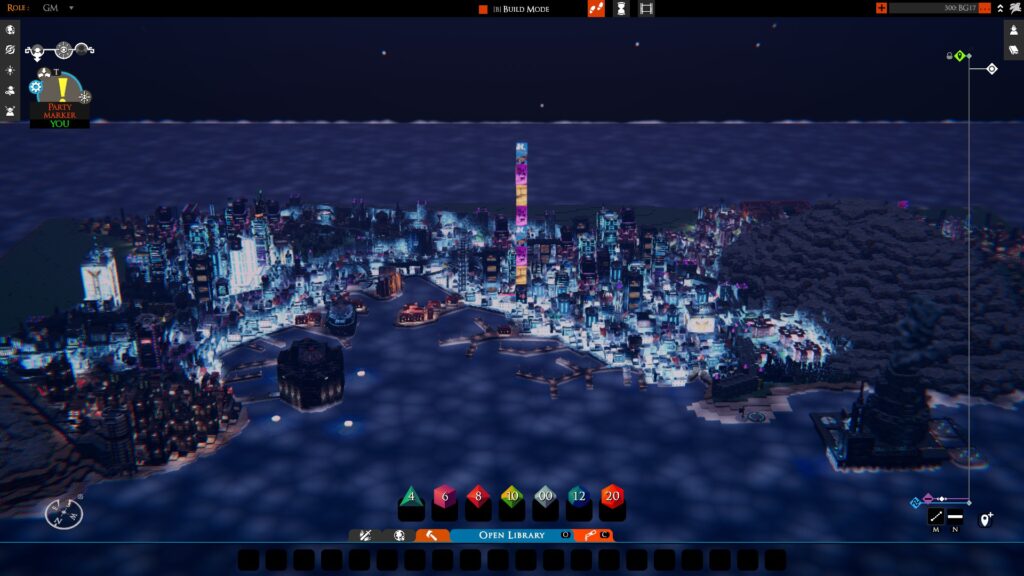Viewport: 1024px width, 576px height.
Task: Open the player silhouette panel at top right
Action: coord(1013,30)
